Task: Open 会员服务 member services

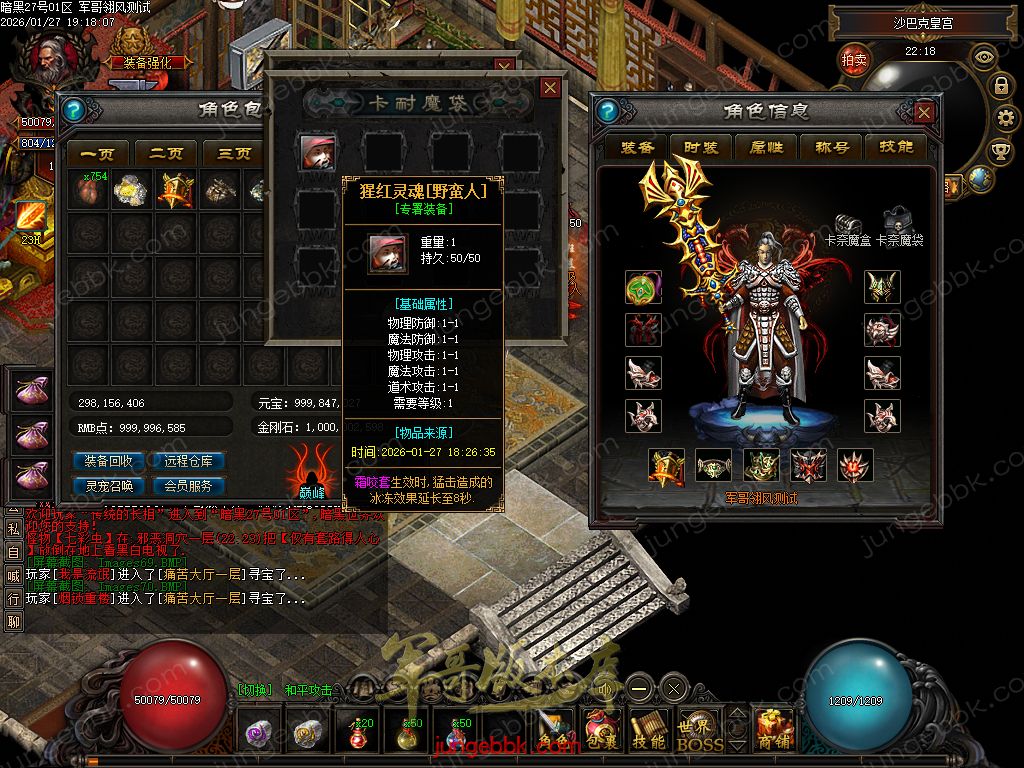Action: [x=188, y=487]
